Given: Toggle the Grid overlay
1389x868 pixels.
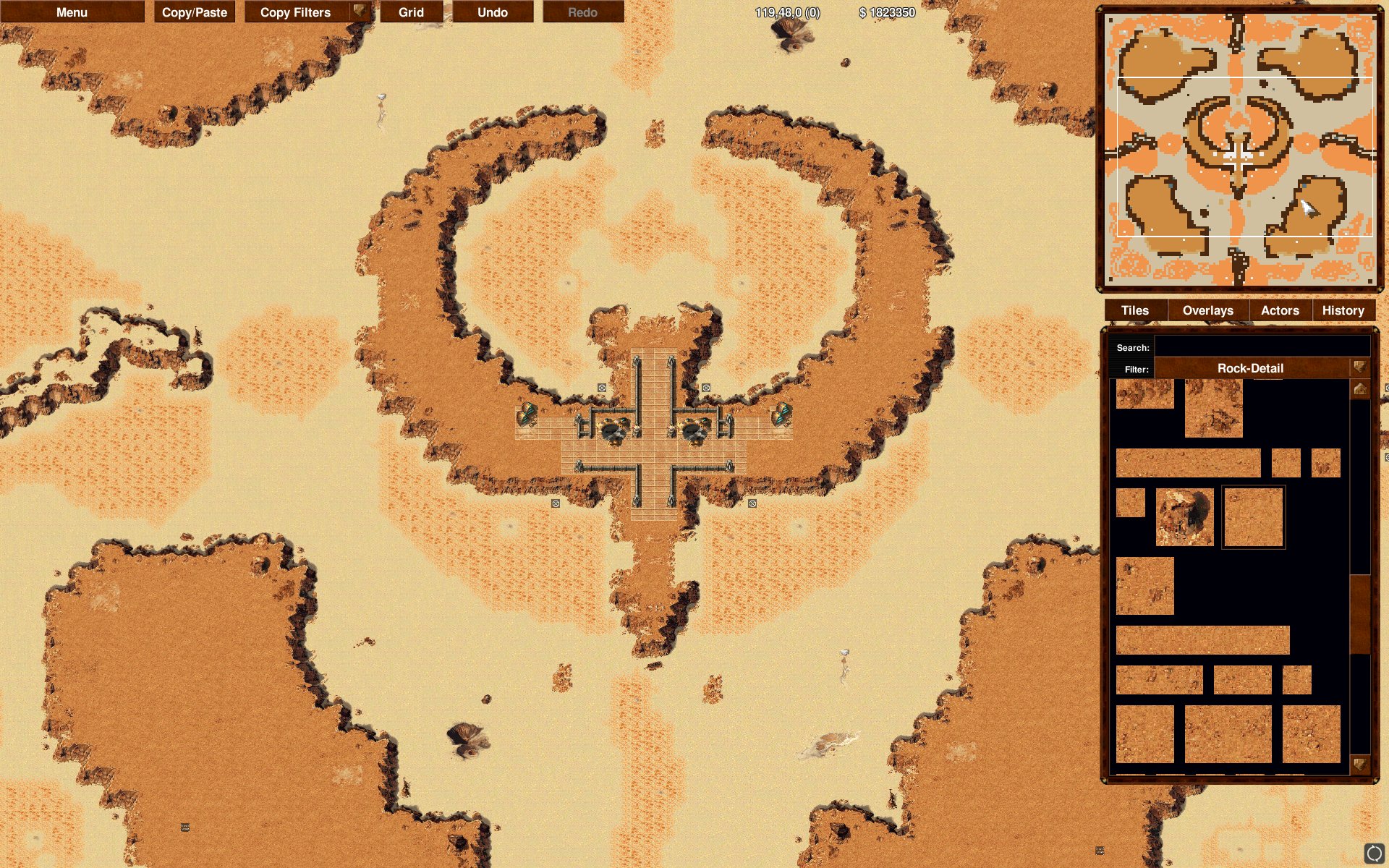Looking at the screenshot, I should pyautogui.click(x=412, y=12).
